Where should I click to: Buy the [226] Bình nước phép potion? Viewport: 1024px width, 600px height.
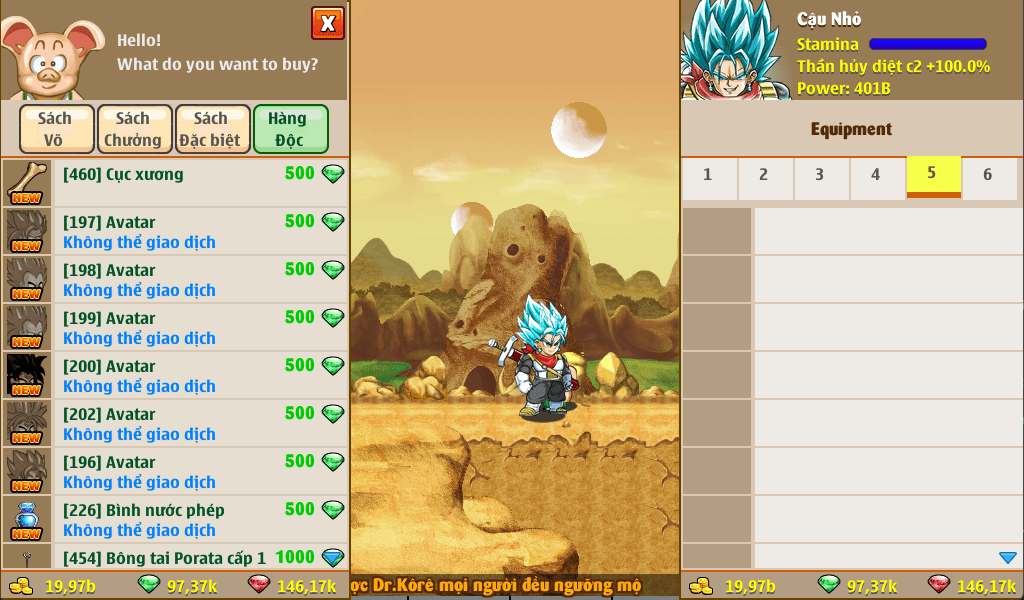(x=175, y=519)
